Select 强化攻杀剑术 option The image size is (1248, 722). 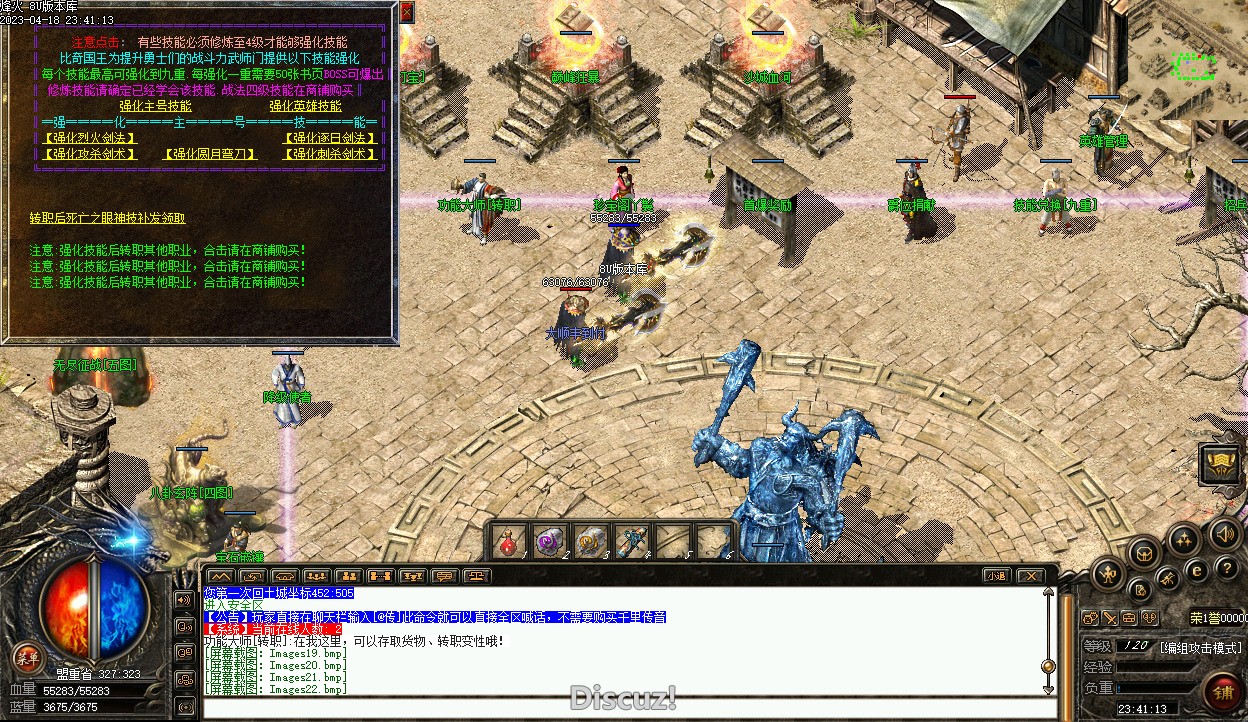coord(90,154)
